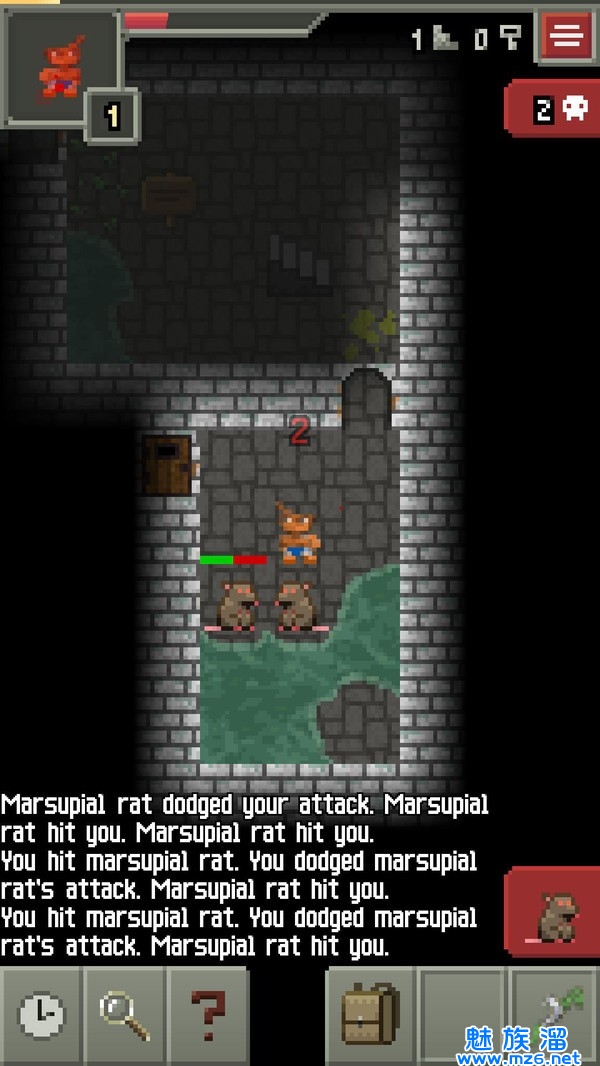
Task: Open the red hamburger game menu
Action: click(x=566, y=37)
